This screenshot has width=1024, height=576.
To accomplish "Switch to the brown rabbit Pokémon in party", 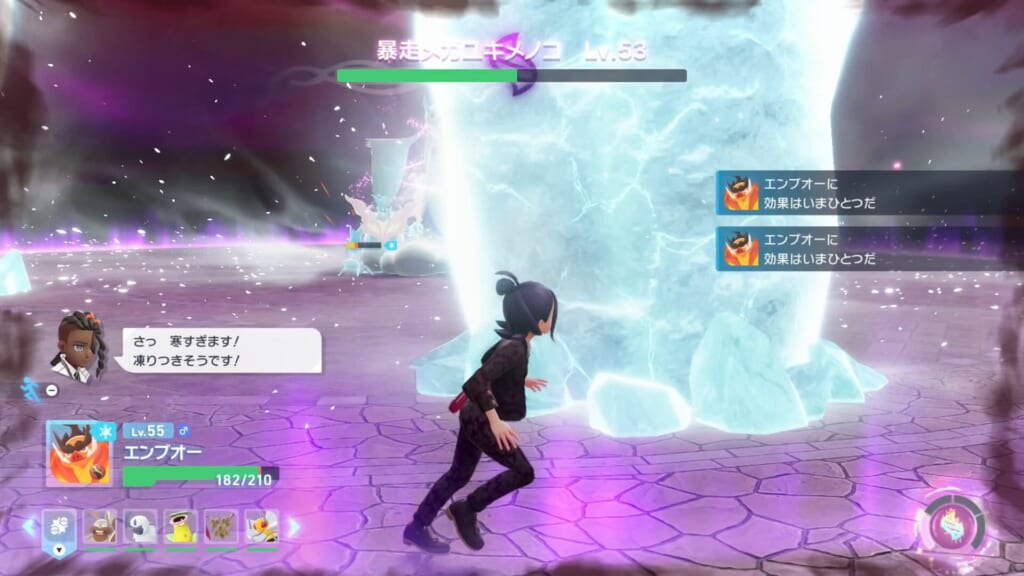I will click(x=100, y=527).
